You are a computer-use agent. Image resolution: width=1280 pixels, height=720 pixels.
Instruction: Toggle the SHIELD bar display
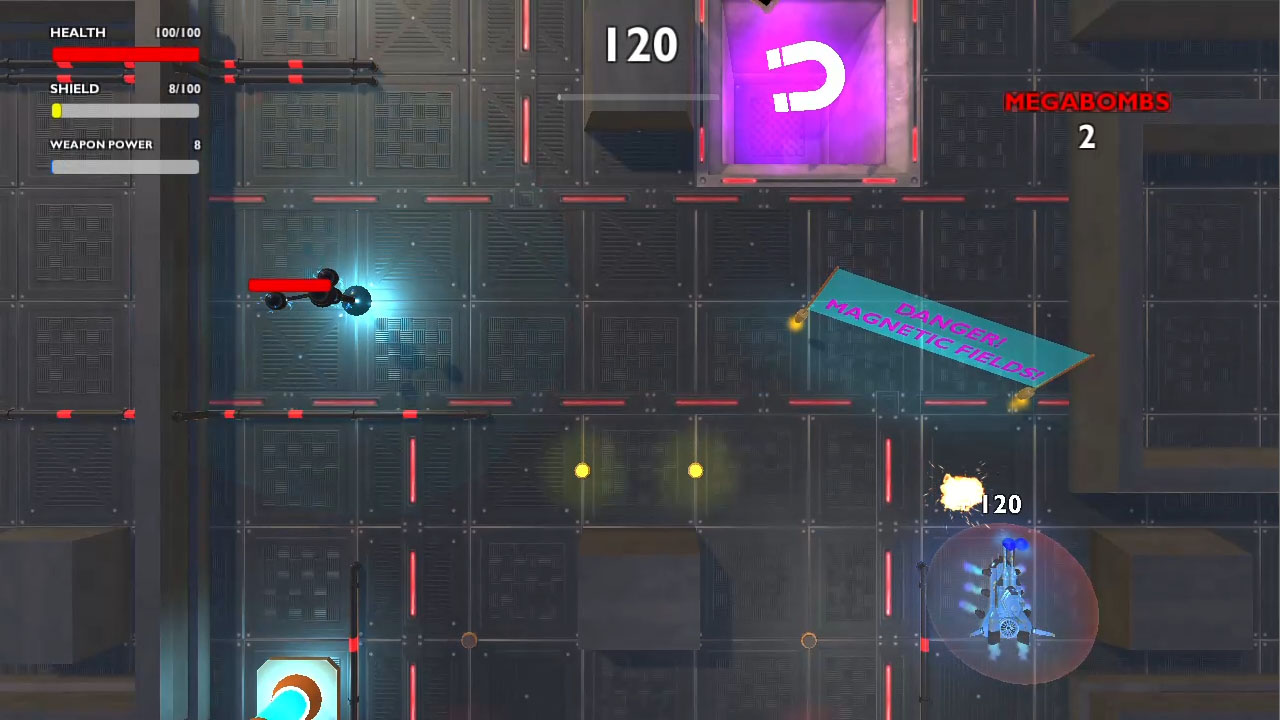(125, 111)
